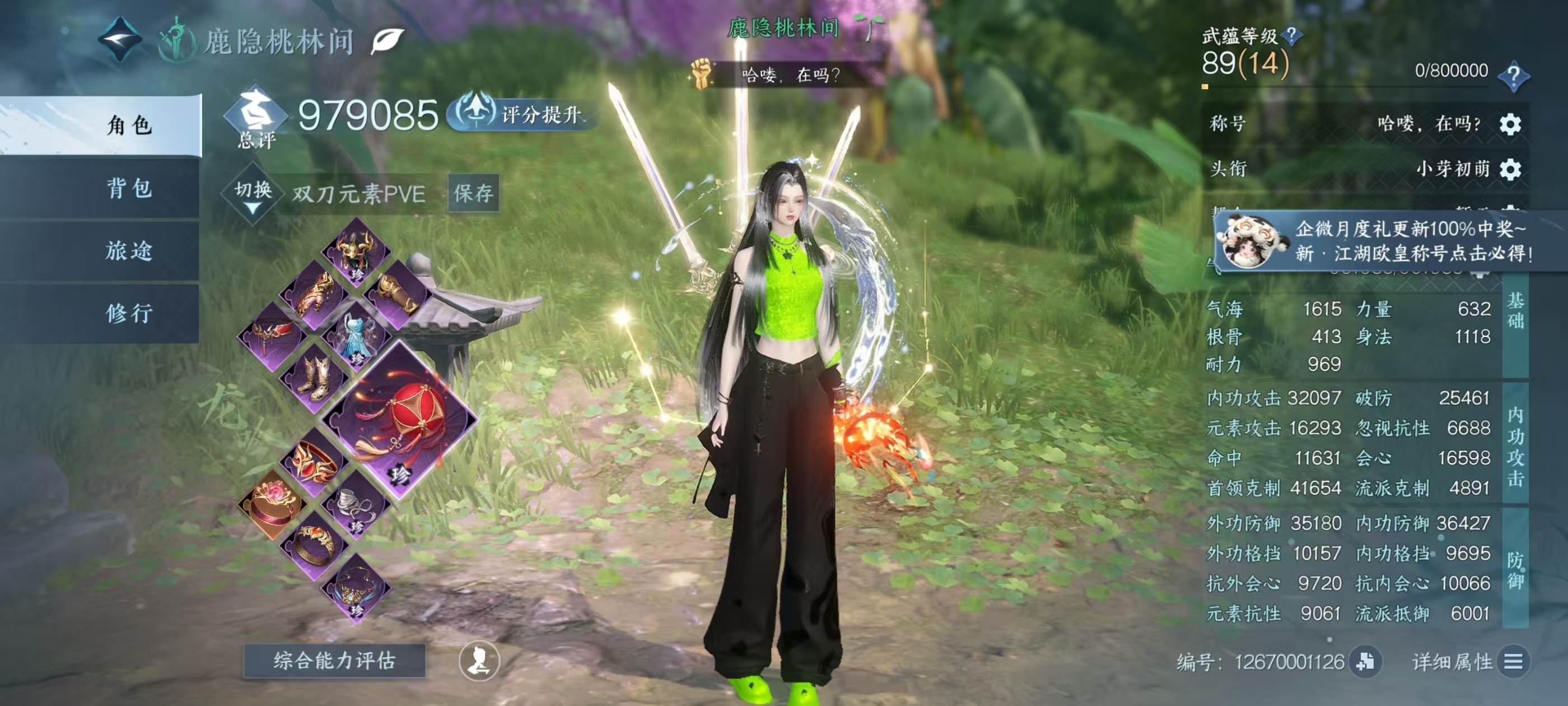
Task: Open 称号 title settings gear
Action: (x=1510, y=124)
